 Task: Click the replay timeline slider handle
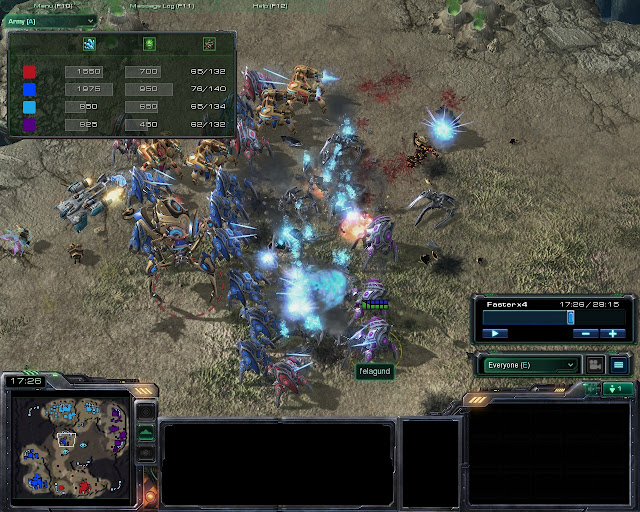tap(570, 317)
